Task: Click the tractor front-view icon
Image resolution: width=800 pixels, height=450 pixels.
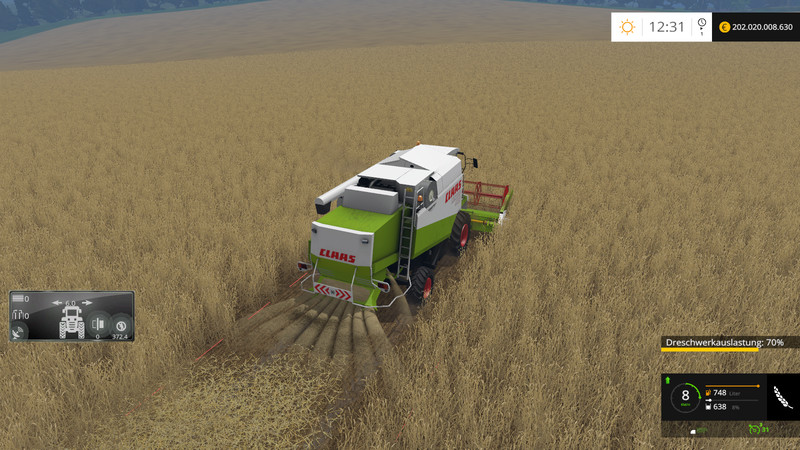Action: click(x=72, y=320)
